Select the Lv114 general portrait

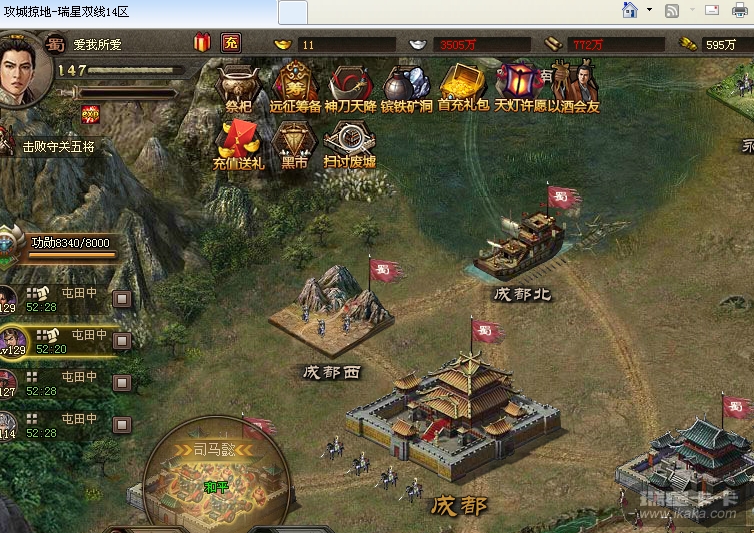coord(8,425)
